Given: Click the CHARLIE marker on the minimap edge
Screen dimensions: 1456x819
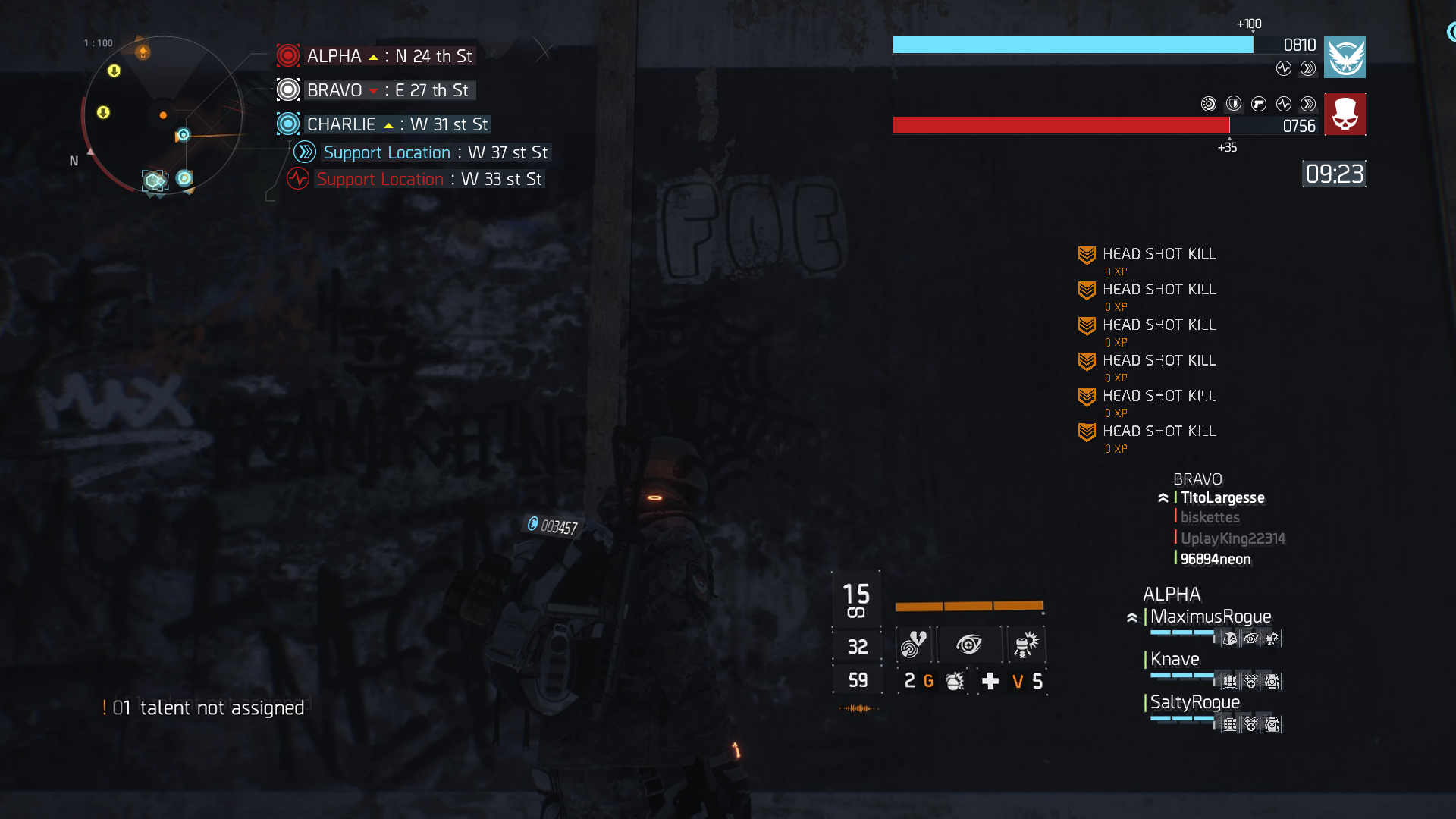Looking at the screenshot, I should pyautogui.click(x=183, y=135).
